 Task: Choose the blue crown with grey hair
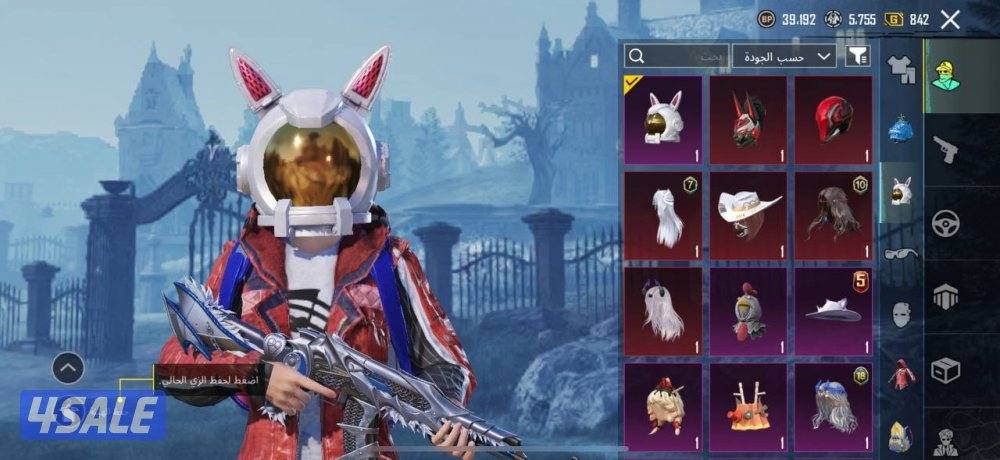[x=833, y=405]
